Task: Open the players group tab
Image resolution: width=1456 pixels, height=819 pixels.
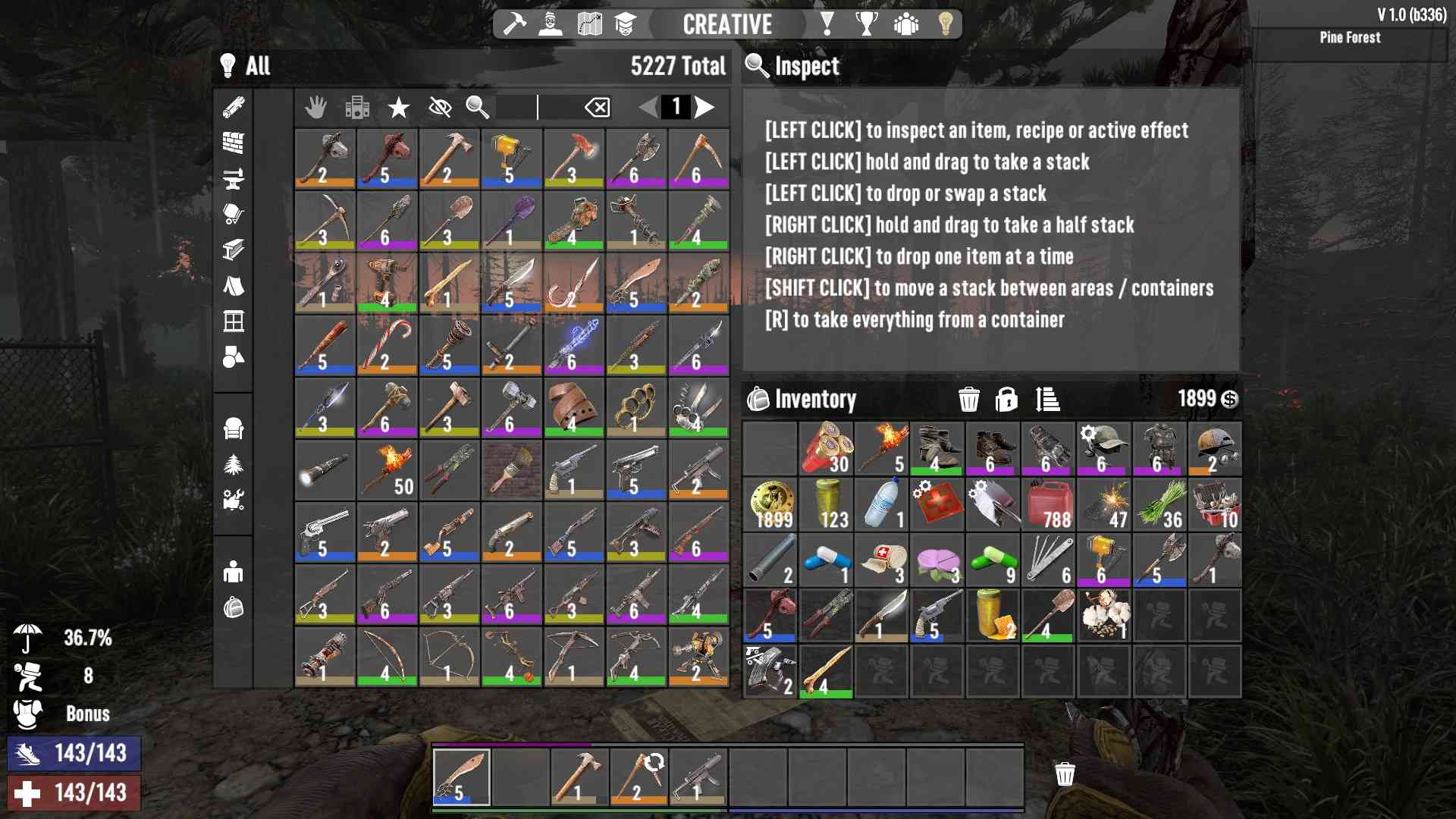Action: click(905, 24)
